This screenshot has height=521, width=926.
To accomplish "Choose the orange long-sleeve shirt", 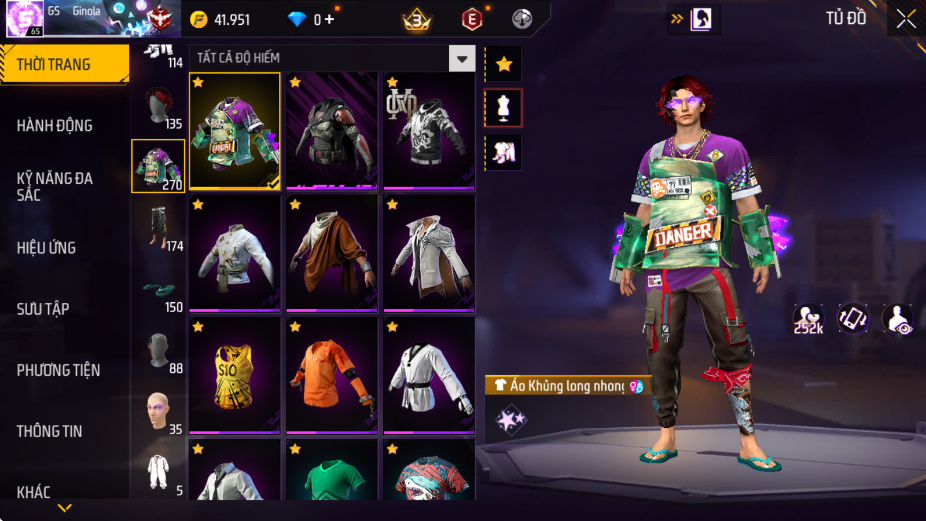I will click(x=333, y=376).
